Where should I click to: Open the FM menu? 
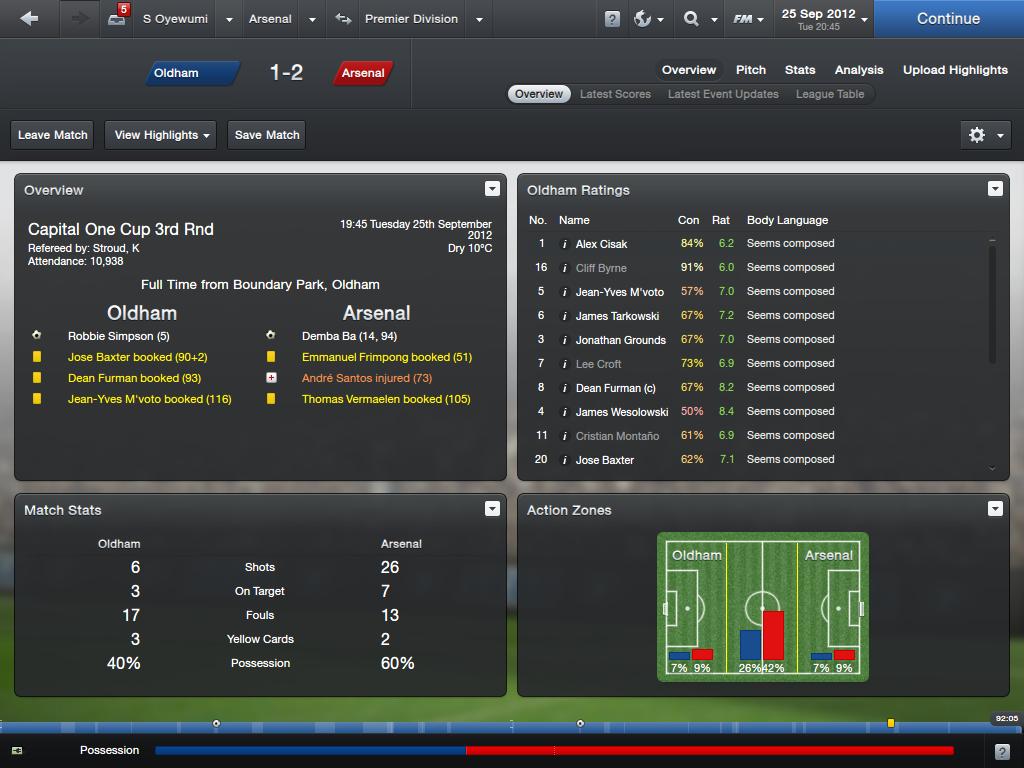[x=747, y=19]
